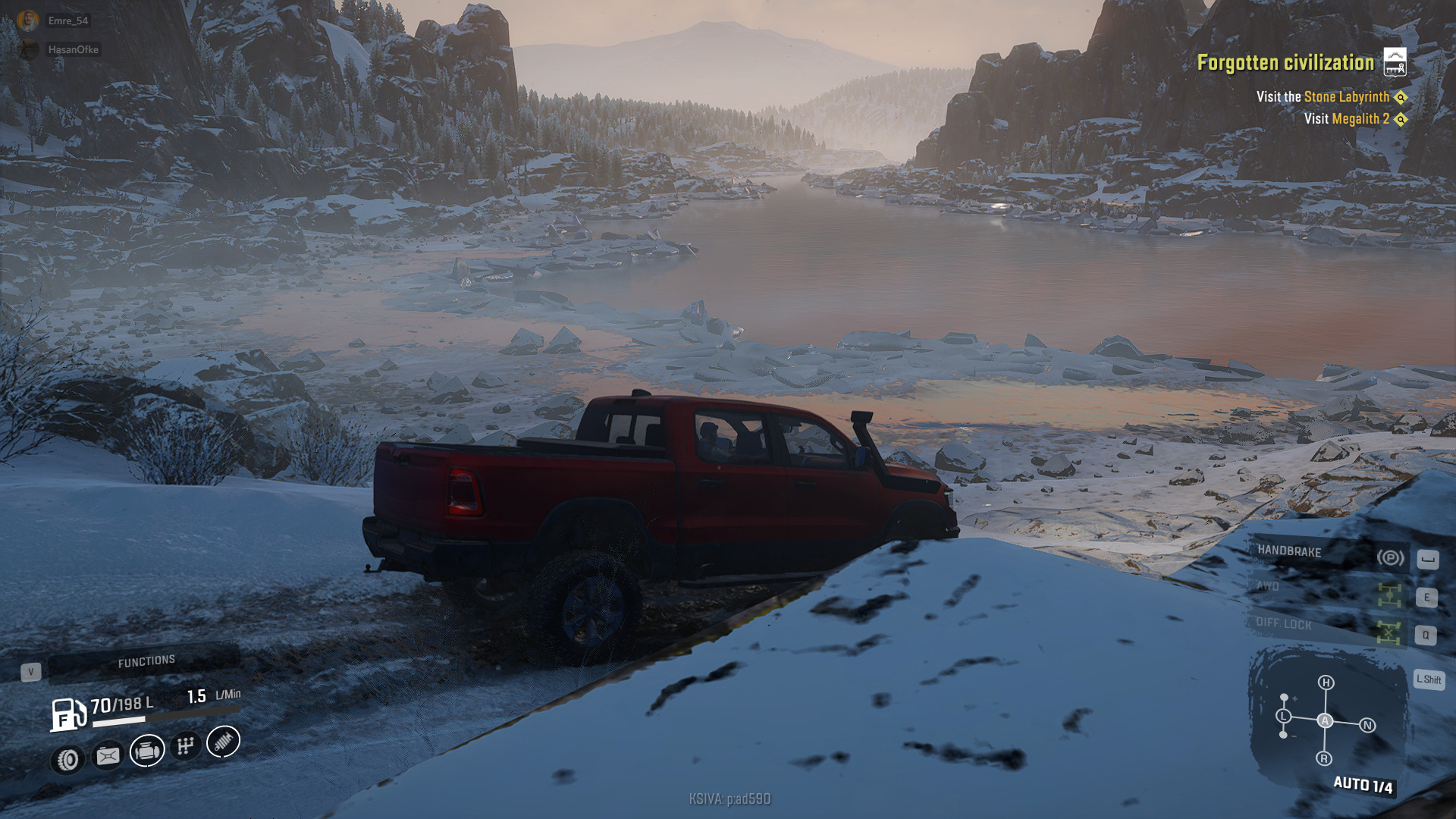Click the fuel pump icon
This screenshot has width=1456, height=819.
(x=67, y=714)
